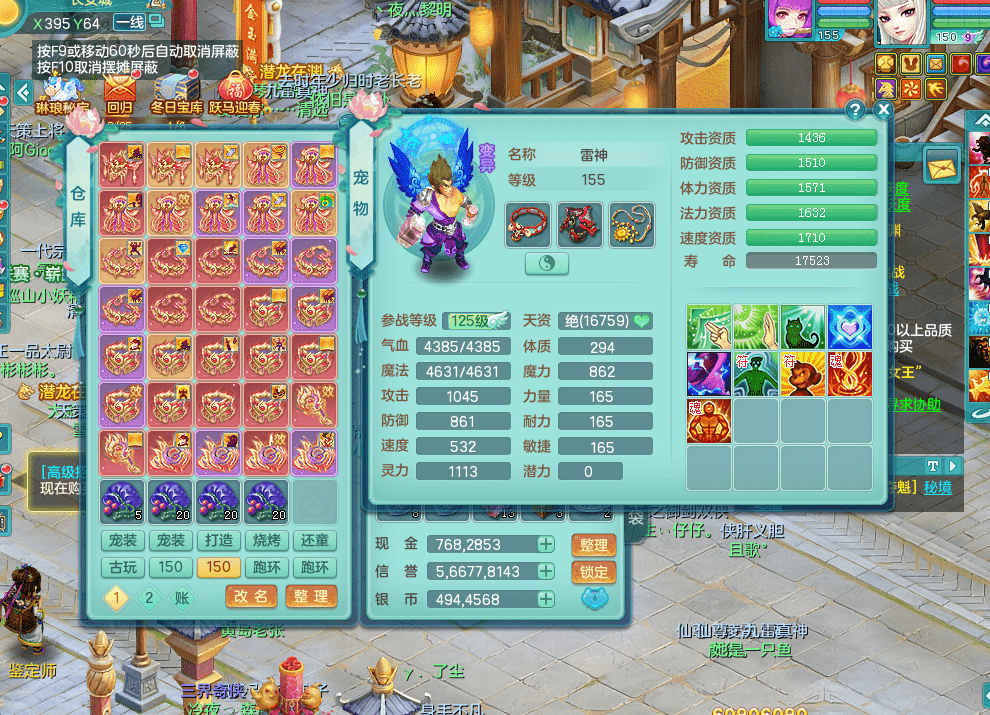The width and height of the screenshot is (990, 715).
Task: Click the 改名 rename button
Action: tap(251, 596)
